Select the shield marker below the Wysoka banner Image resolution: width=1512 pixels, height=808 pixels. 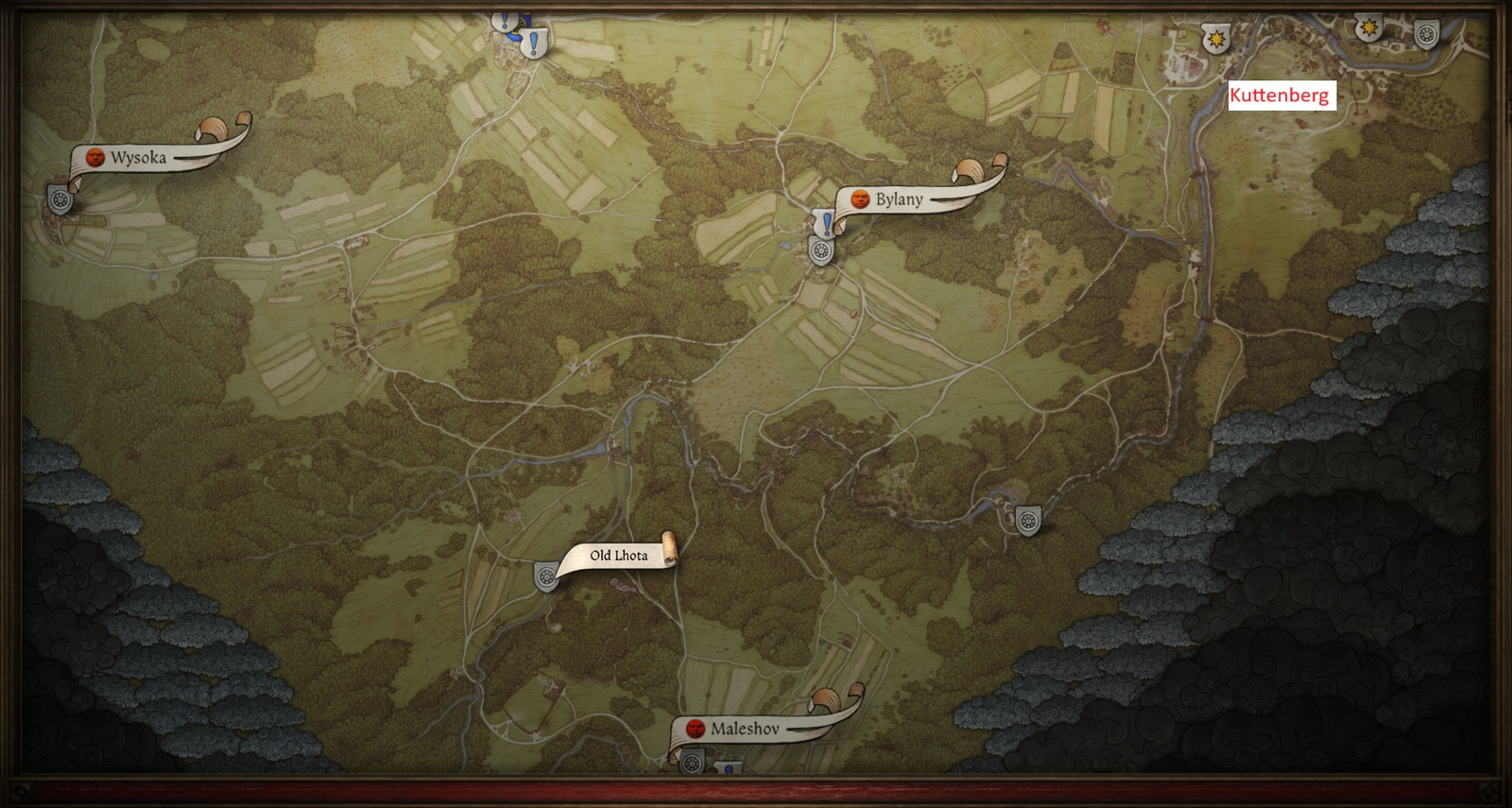(59, 201)
